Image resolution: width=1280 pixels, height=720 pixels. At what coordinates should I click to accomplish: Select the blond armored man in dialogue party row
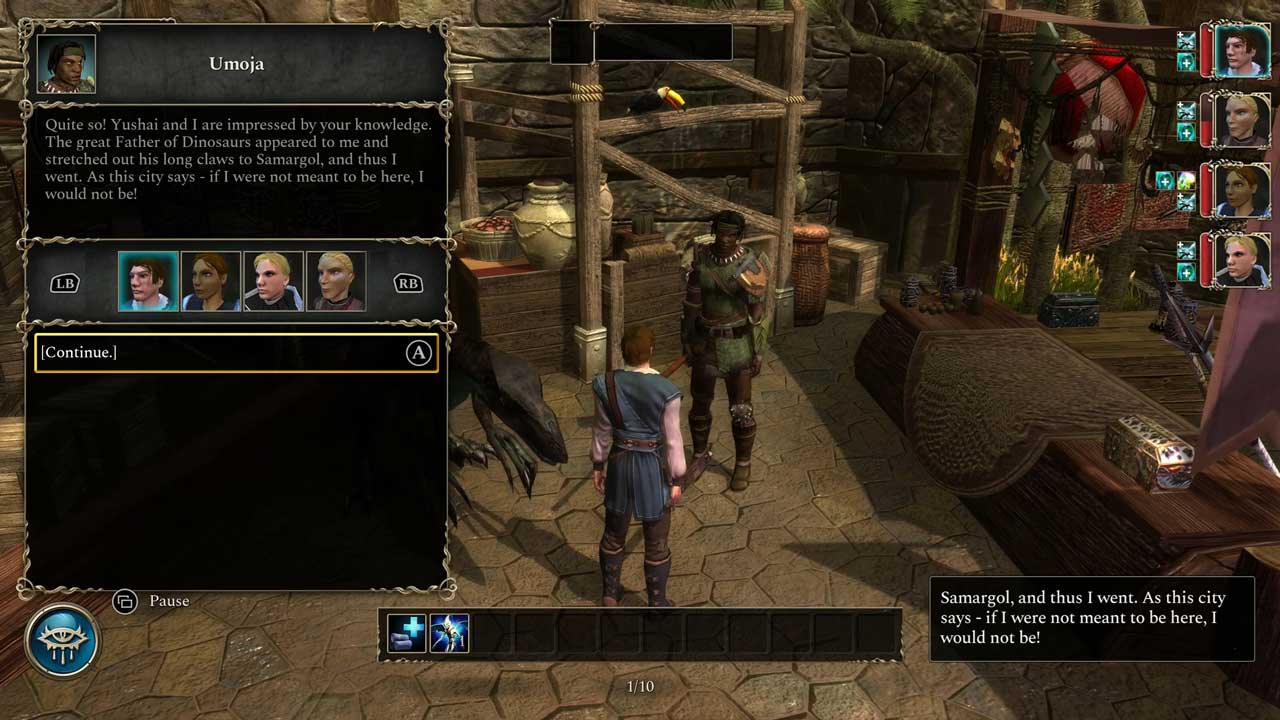[x=273, y=282]
